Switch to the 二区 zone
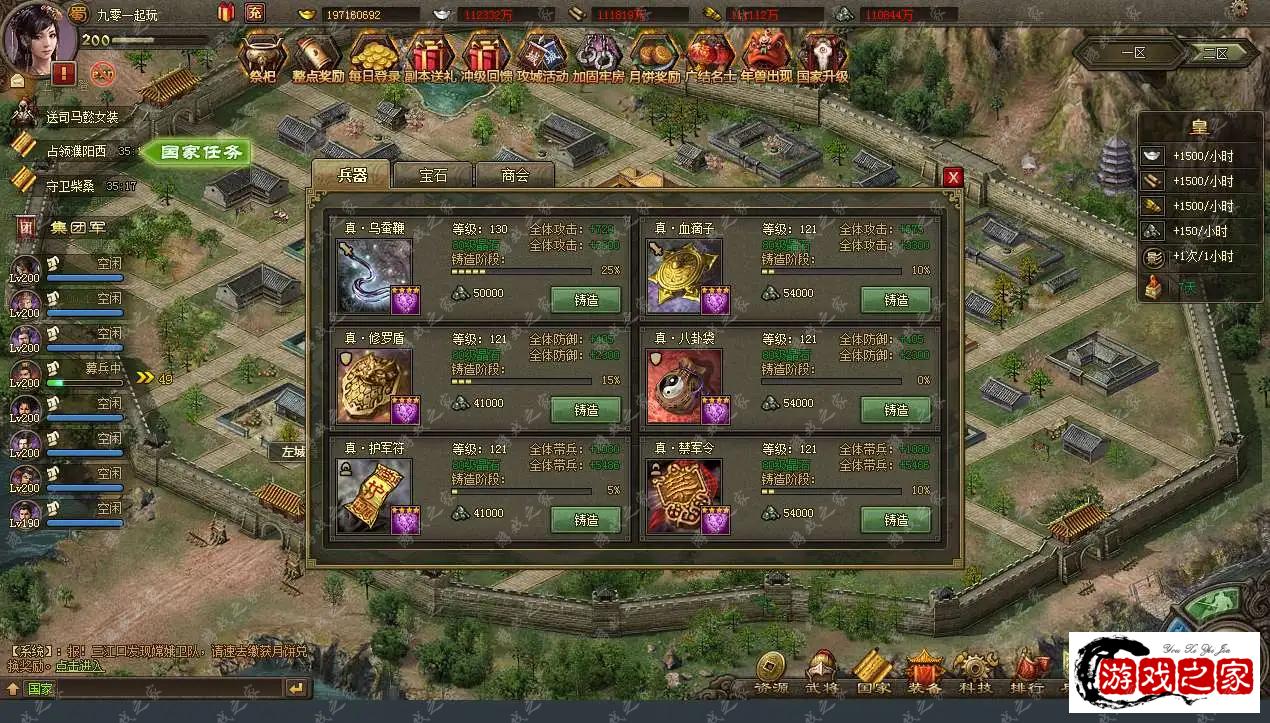The image size is (1270, 723). (x=1215, y=53)
